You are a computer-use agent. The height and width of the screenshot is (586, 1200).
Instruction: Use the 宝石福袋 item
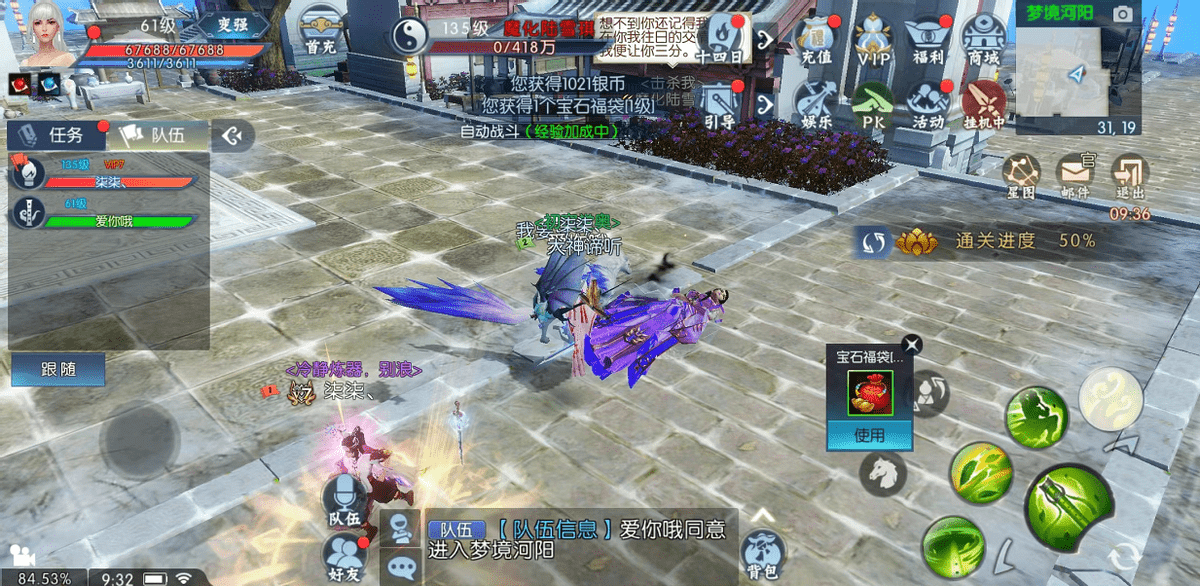tap(869, 435)
